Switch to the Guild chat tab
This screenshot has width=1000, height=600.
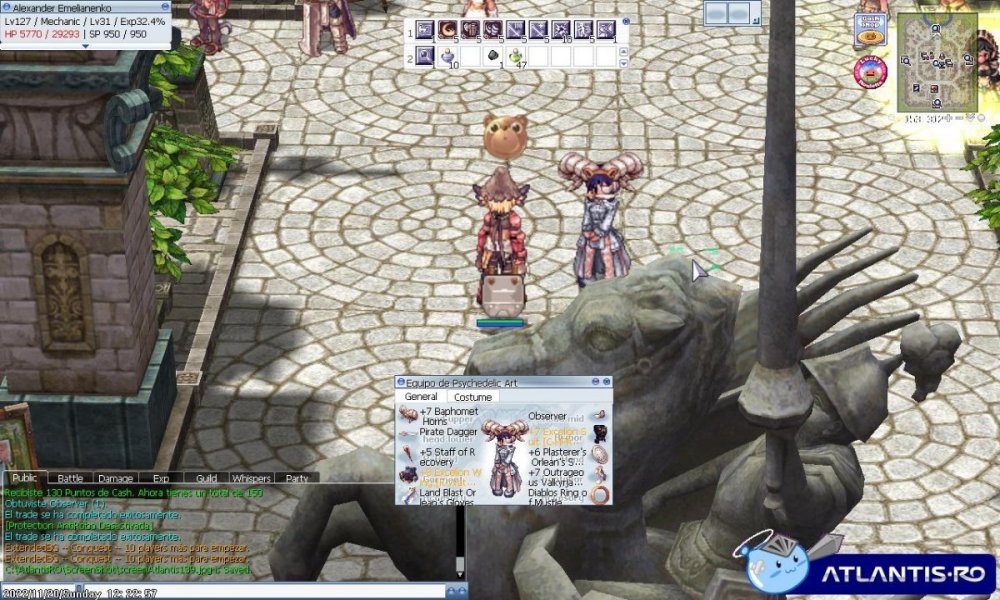pyautogui.click(x=206, y=479)
